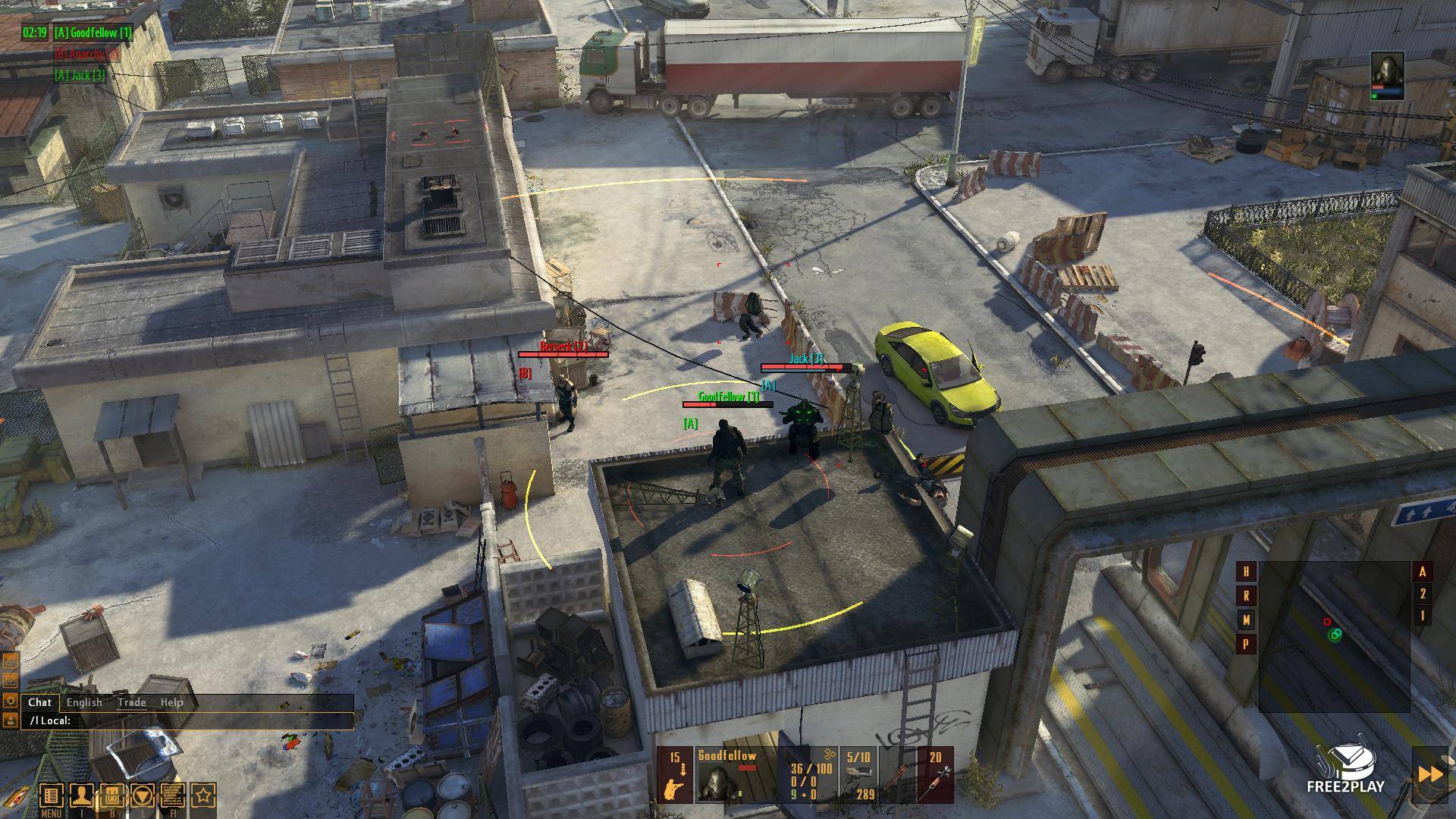Screen dimensions: 1456x819
Task: Switch to the English chat tab
Action: (x=84, y=702)
